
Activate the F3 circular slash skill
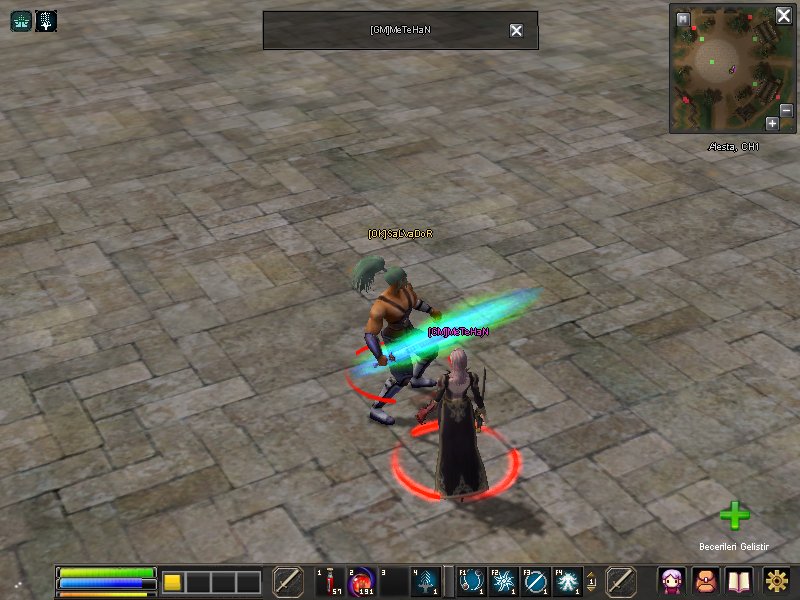[x=535, y=581]
